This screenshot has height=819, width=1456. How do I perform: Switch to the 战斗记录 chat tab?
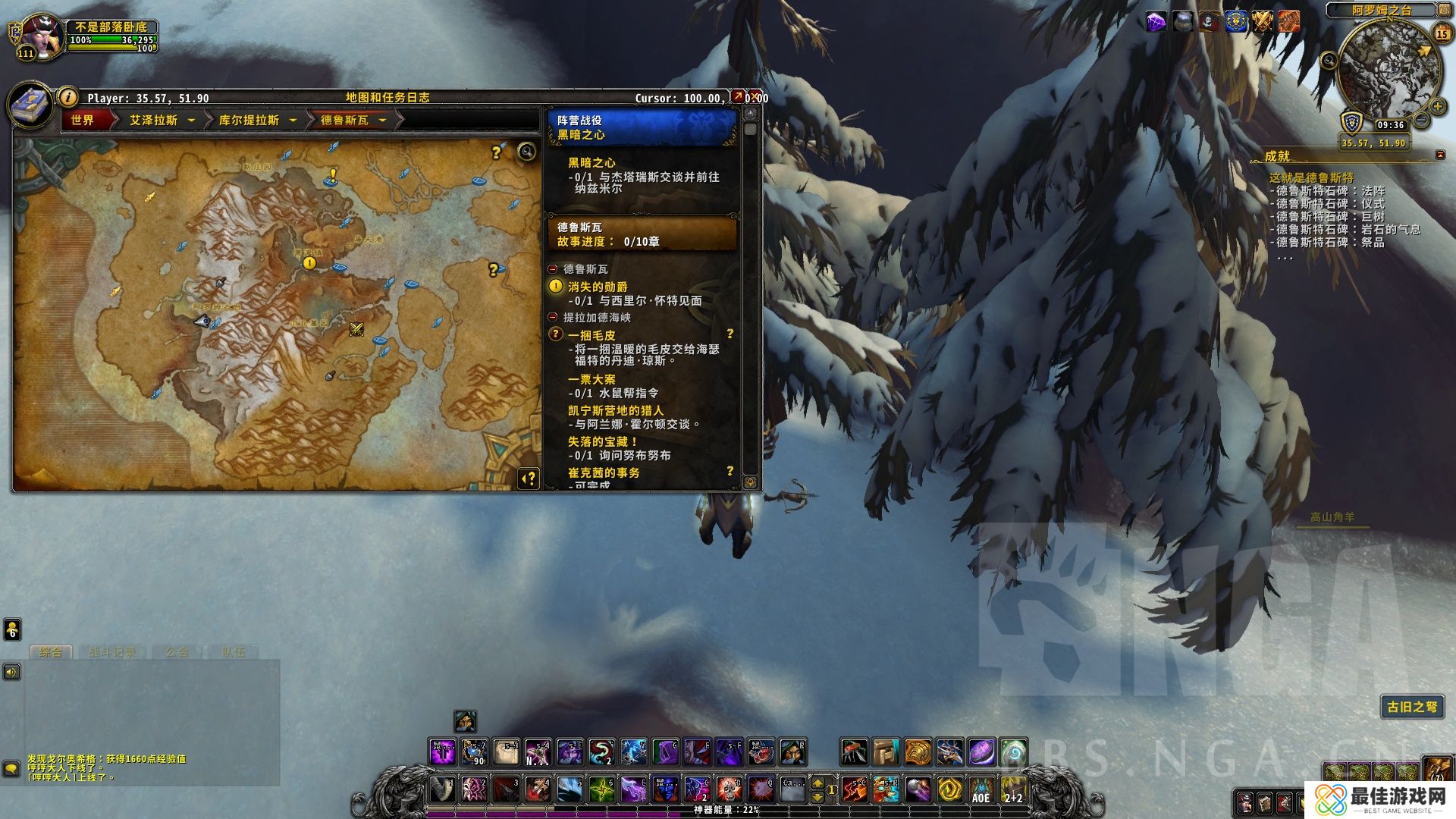click(x=111, y=652)
